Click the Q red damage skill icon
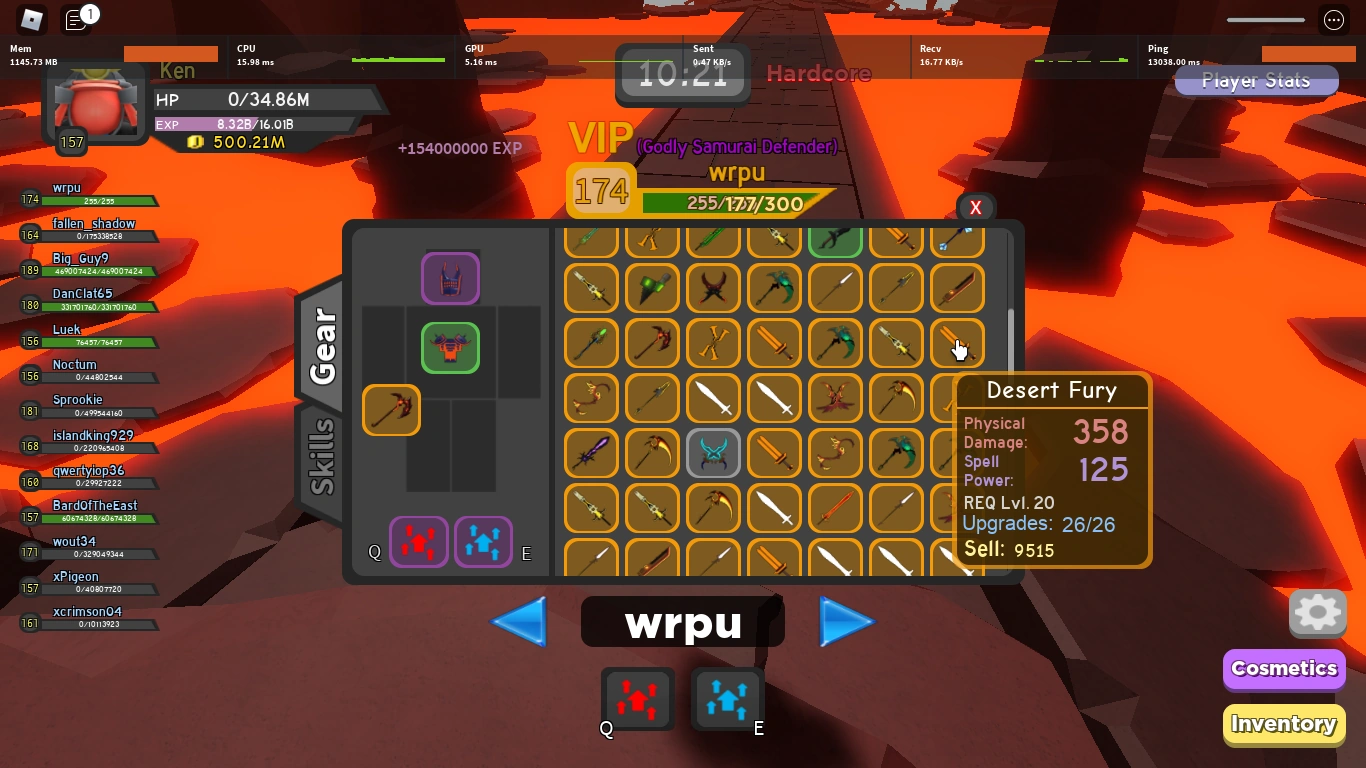This screenshot has height=768, width=1366. coord(637,699)
